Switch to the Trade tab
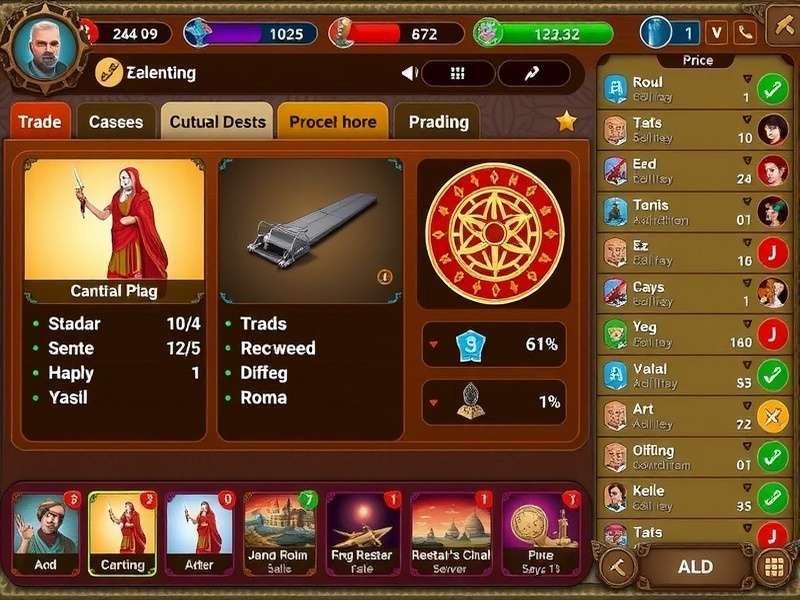This screenshot has height=600, width=800. point(40,122)
